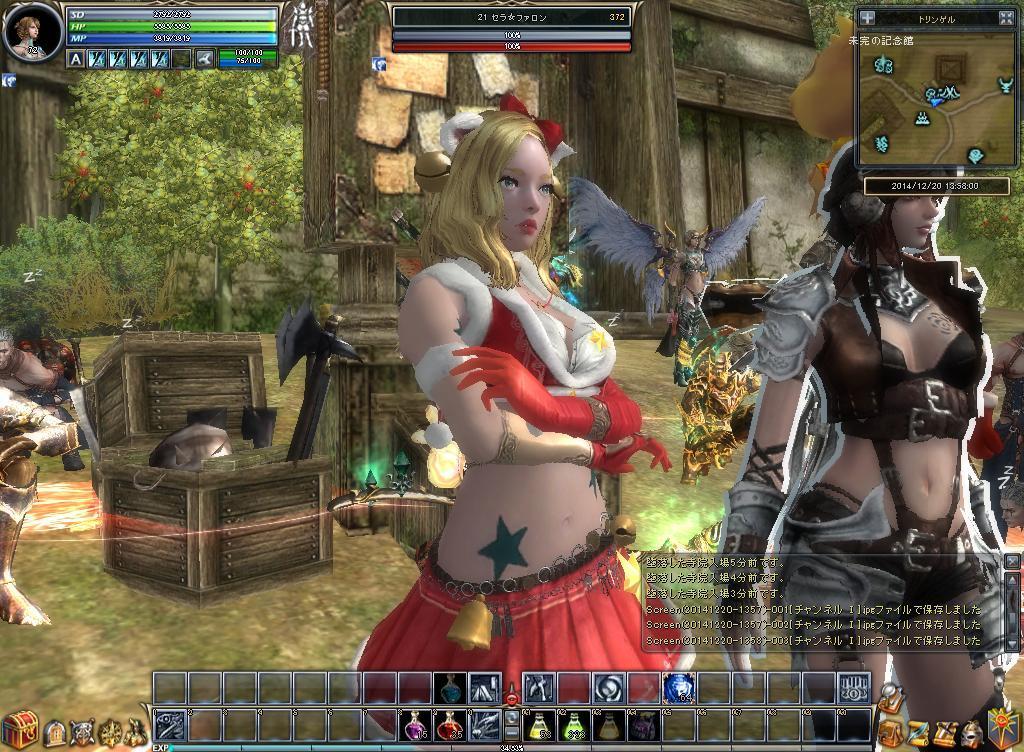Open the skull and crossbones menu icon

coord(80,733)
